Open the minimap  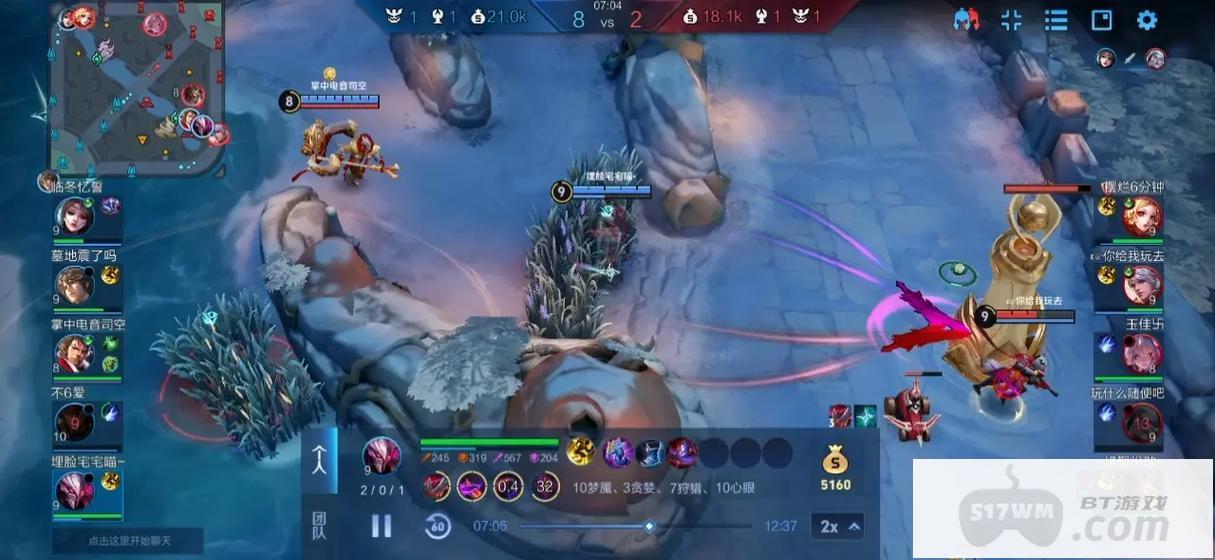pos(138,88)
